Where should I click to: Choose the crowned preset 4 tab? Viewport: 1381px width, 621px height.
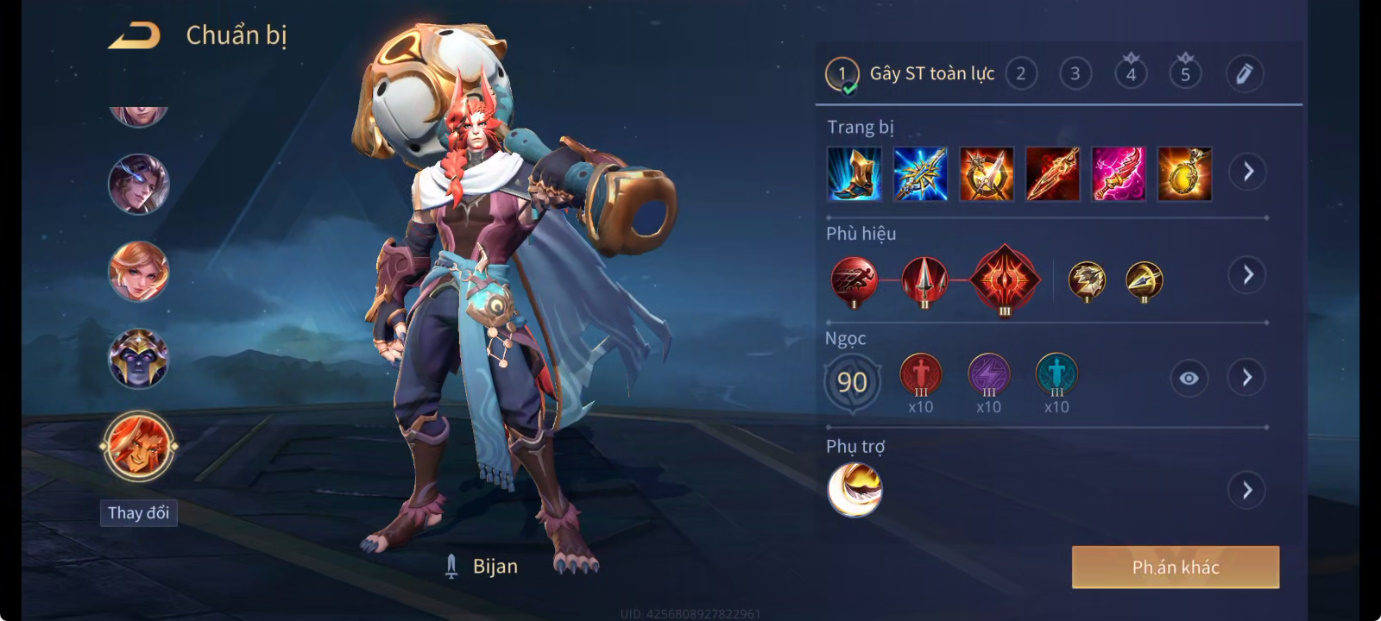point(1131,73)
